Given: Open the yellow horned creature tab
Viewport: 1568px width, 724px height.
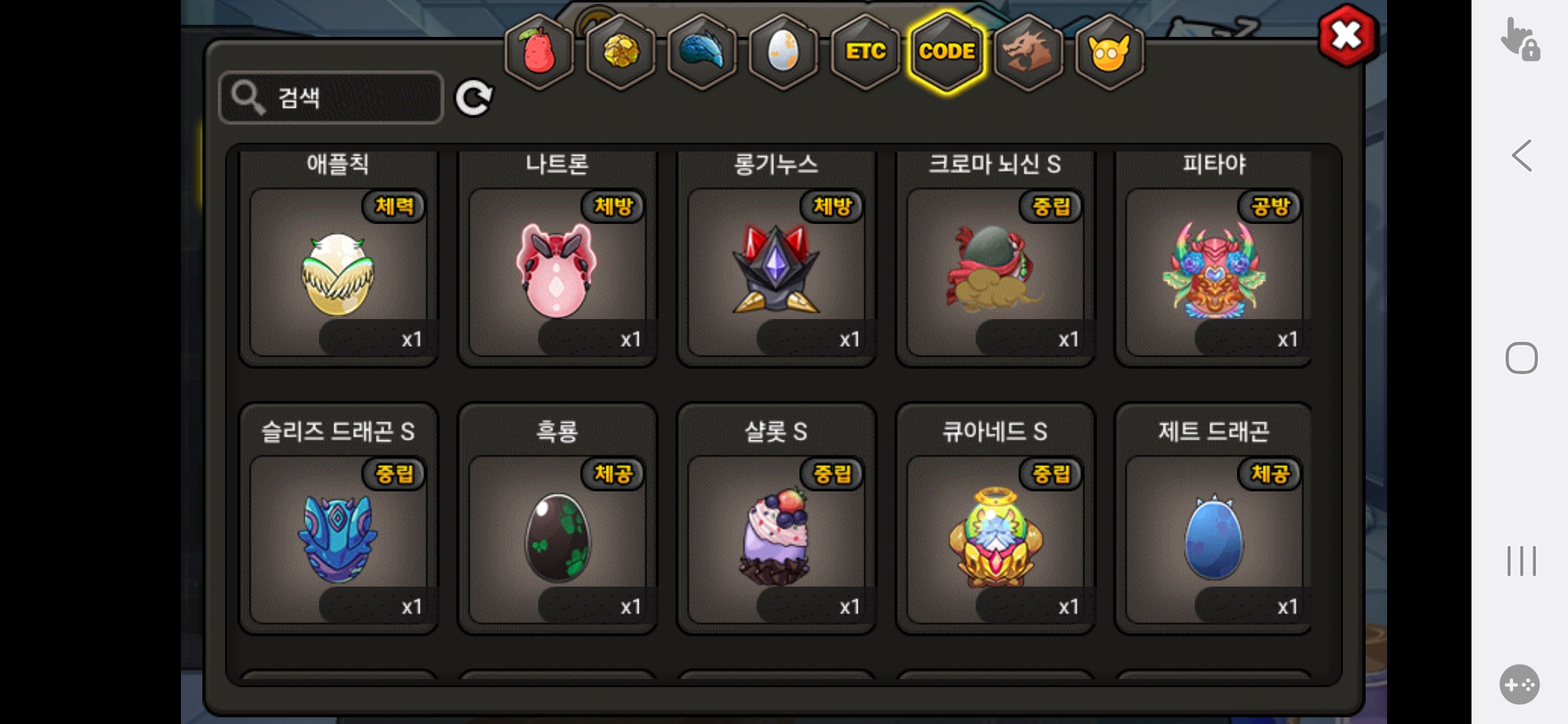Looking at the screenshot, I should pos(1109,52).
